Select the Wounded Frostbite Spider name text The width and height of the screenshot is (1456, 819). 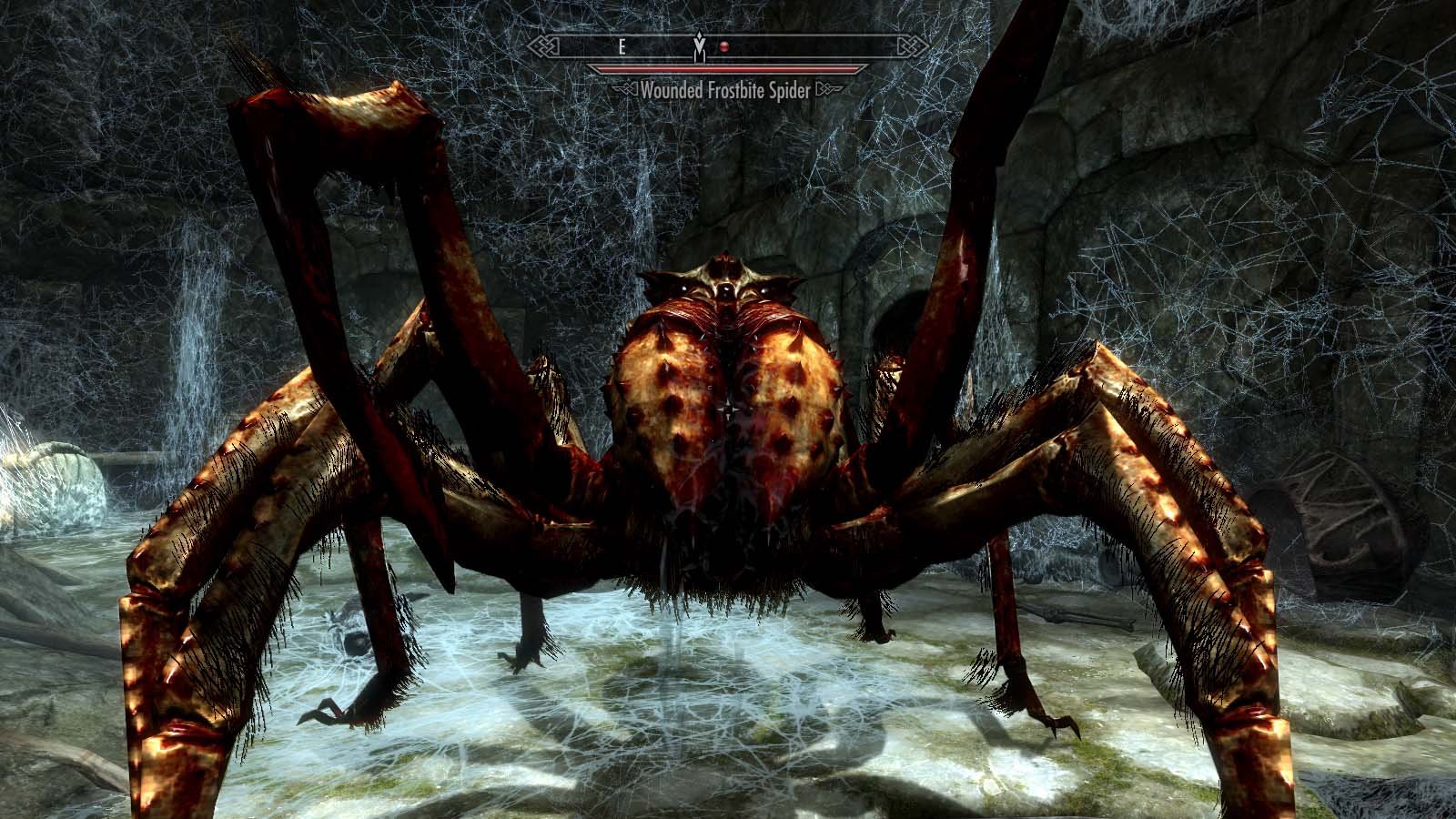pyautogui.click(x=728, y=89)
